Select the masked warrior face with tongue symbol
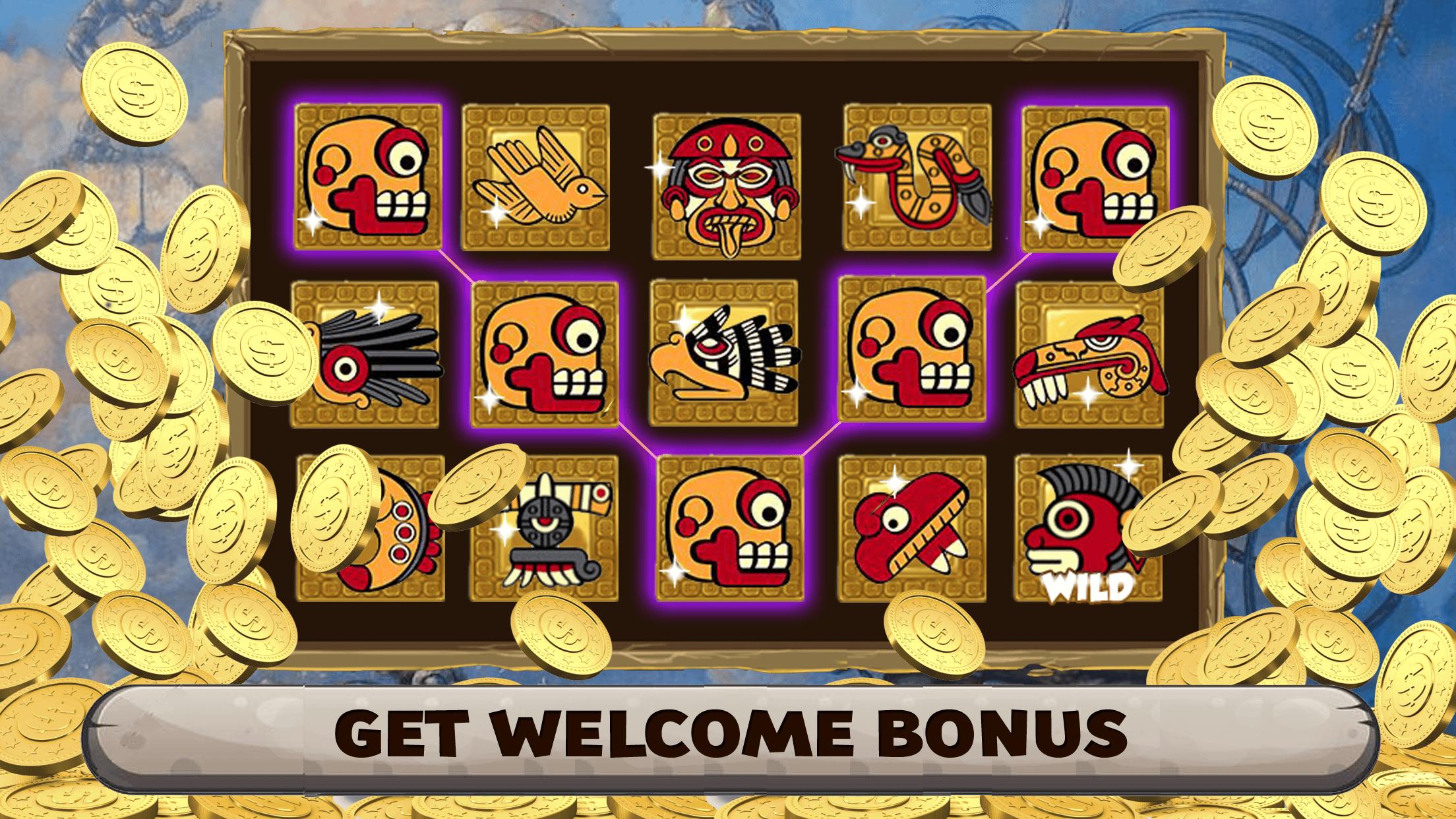 click(725, 181)
